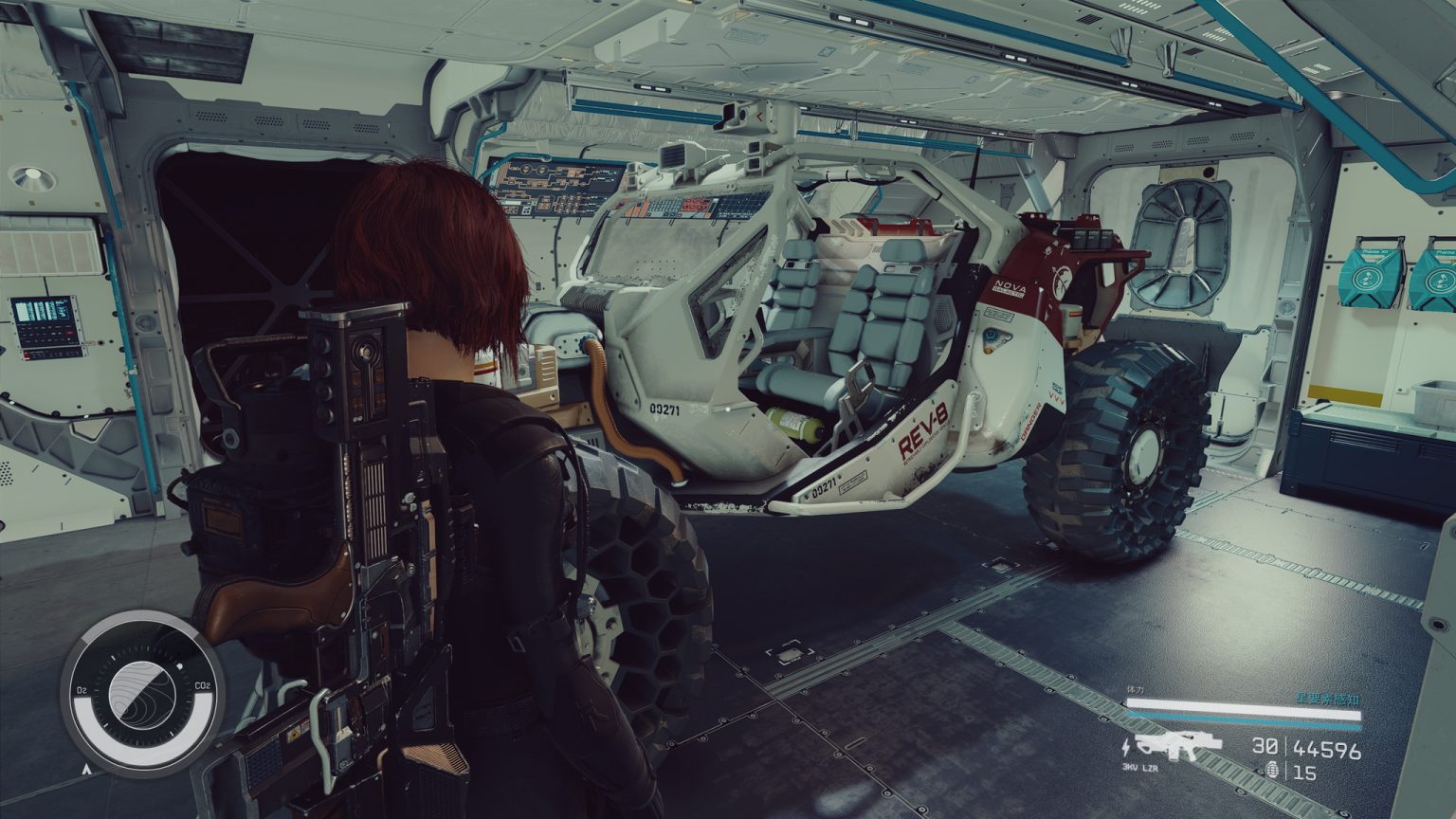Click the white rifle silhouette in the HUD
This screenshot has height=819, width=1456.
(1180, 744)
